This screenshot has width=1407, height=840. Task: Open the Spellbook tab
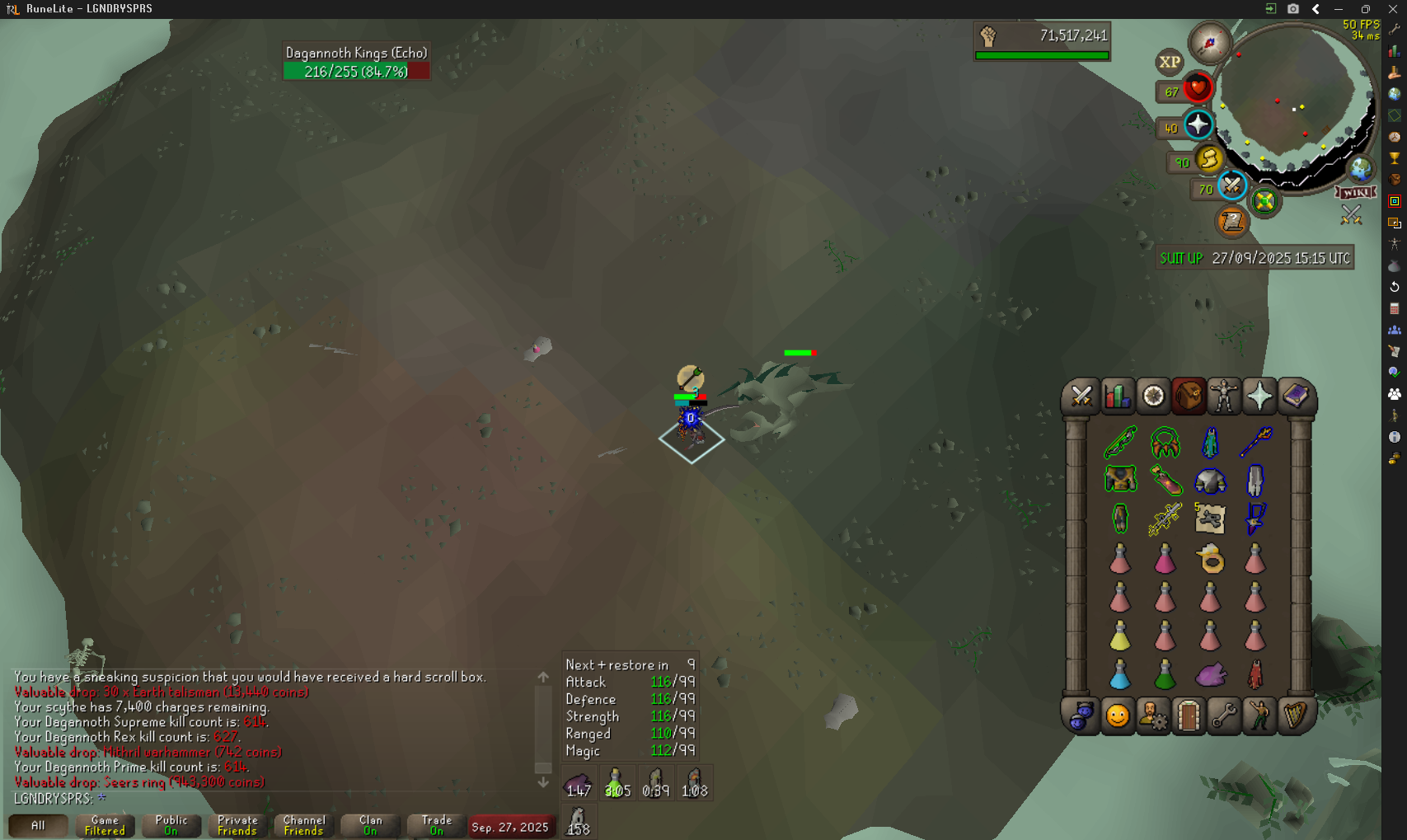coord(1295,397)
